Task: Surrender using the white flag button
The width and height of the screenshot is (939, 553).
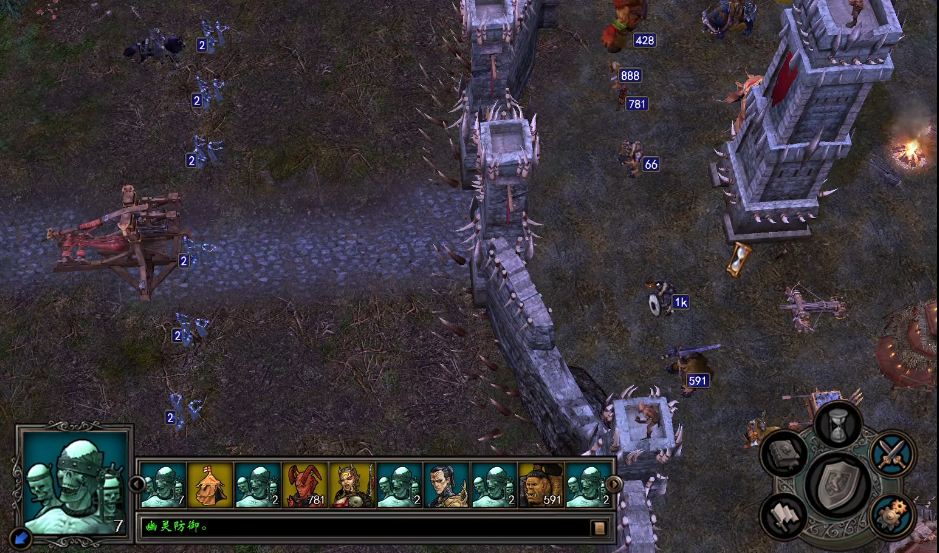Action: click(x=784, y=516)
